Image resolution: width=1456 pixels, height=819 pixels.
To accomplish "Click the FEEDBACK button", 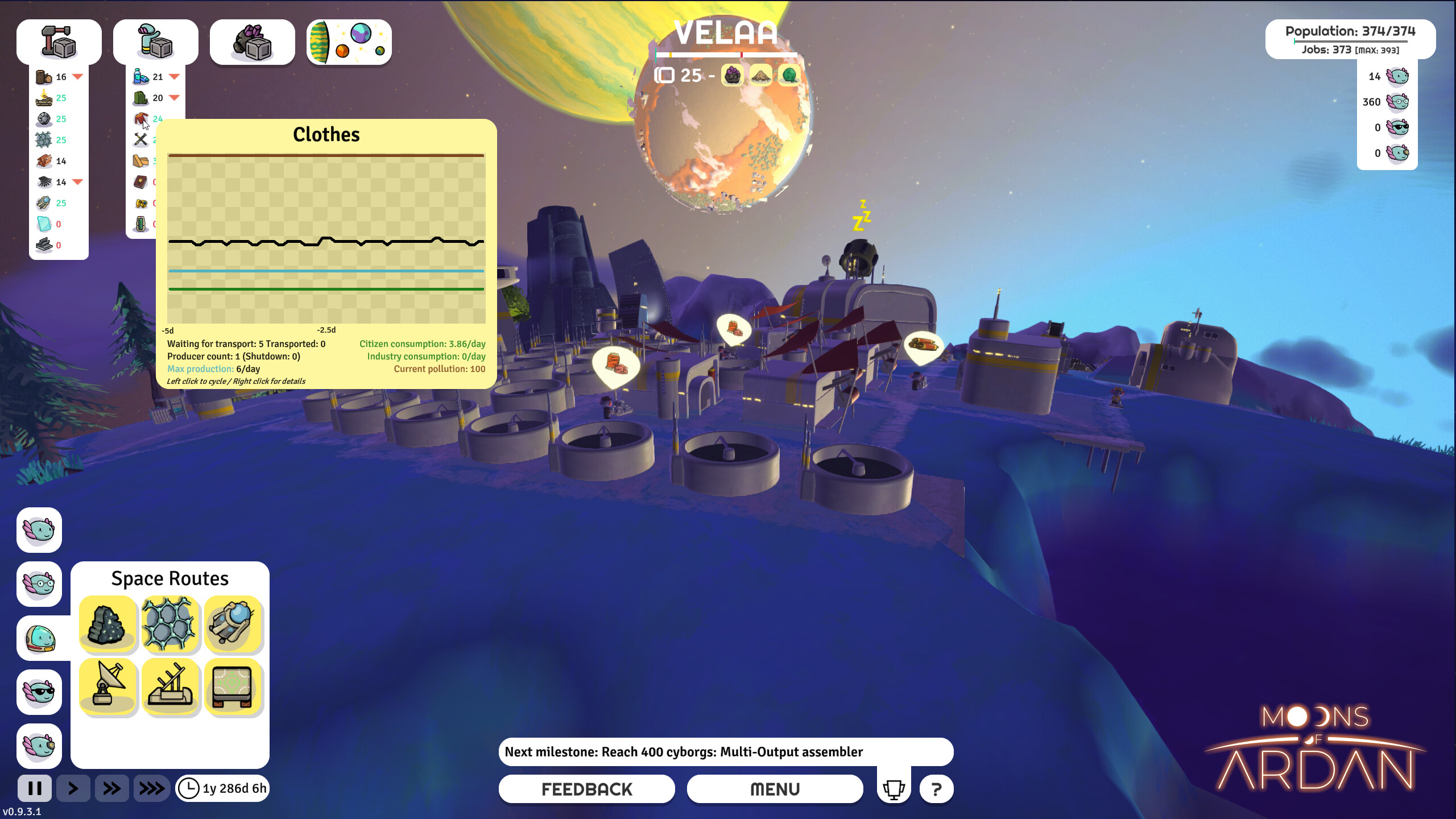I will [586, 789].
